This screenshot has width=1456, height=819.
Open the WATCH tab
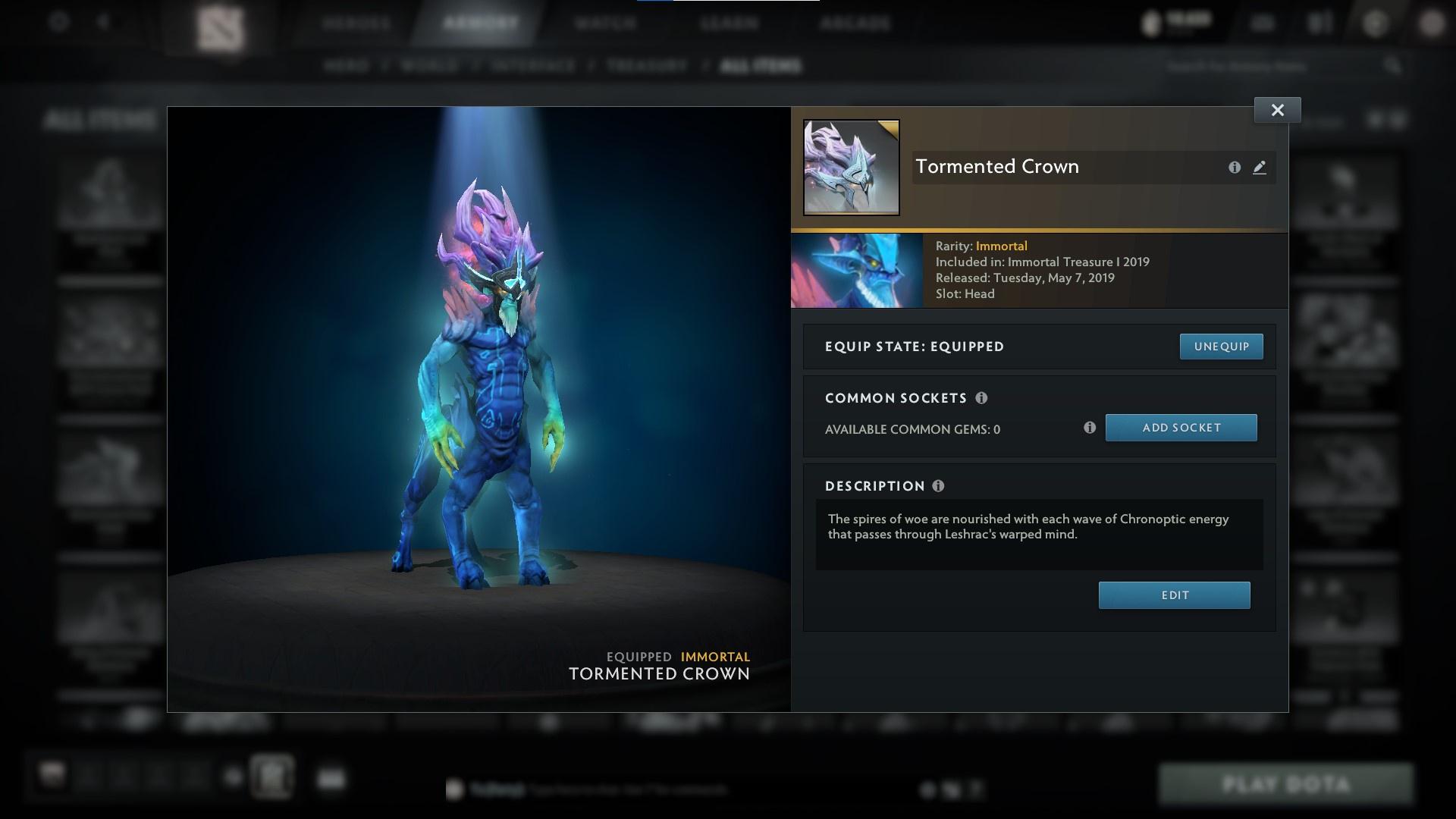click(x=603, y=23)
